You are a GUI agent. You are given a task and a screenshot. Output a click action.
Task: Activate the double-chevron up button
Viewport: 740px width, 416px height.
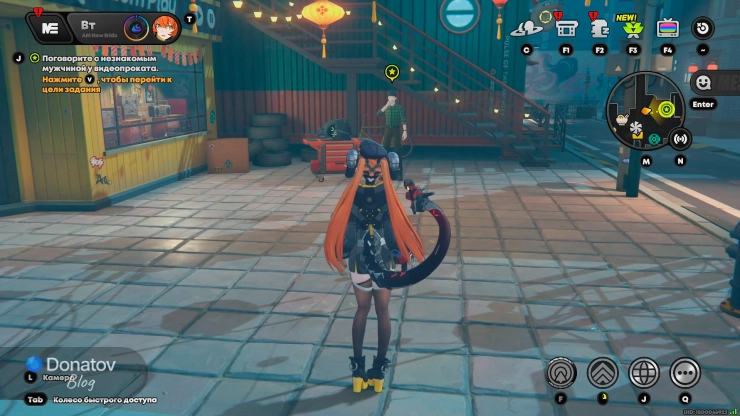(x=602, y=373)
